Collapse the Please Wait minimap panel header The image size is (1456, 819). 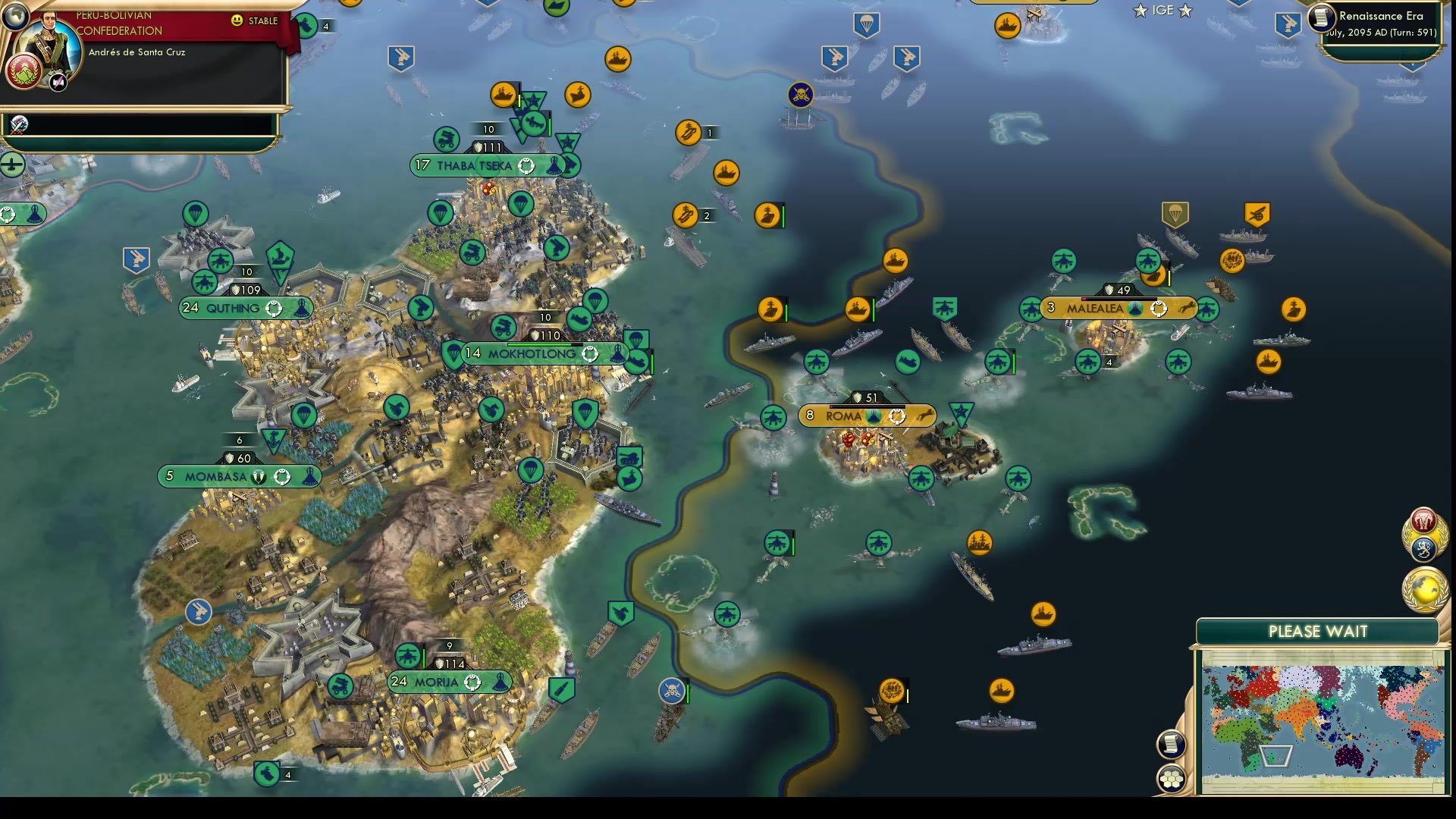coord(1318,631)
